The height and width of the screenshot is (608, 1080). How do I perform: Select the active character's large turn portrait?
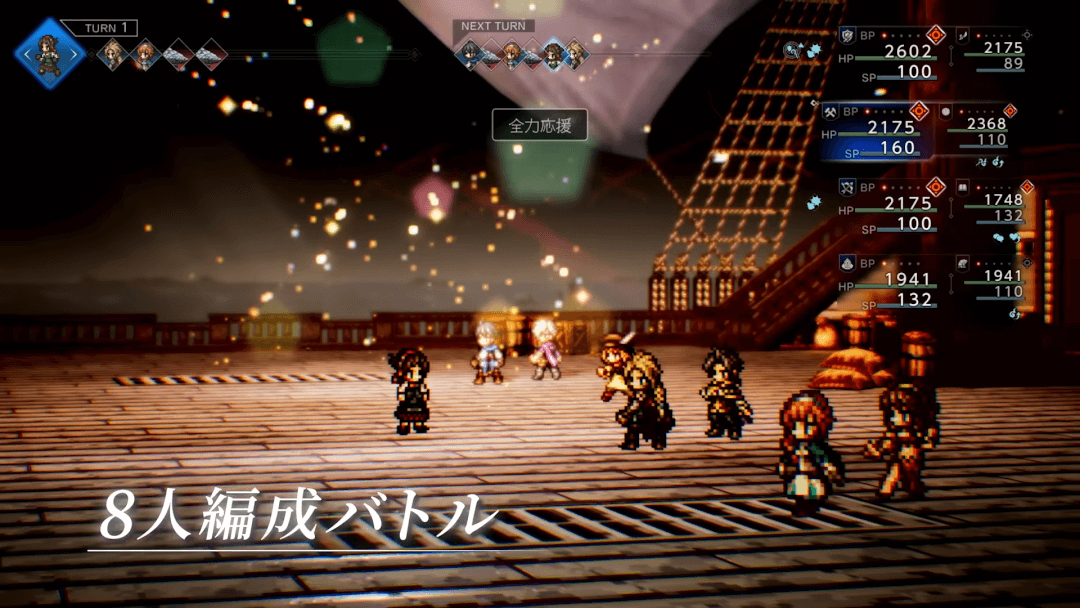(49, 53)
